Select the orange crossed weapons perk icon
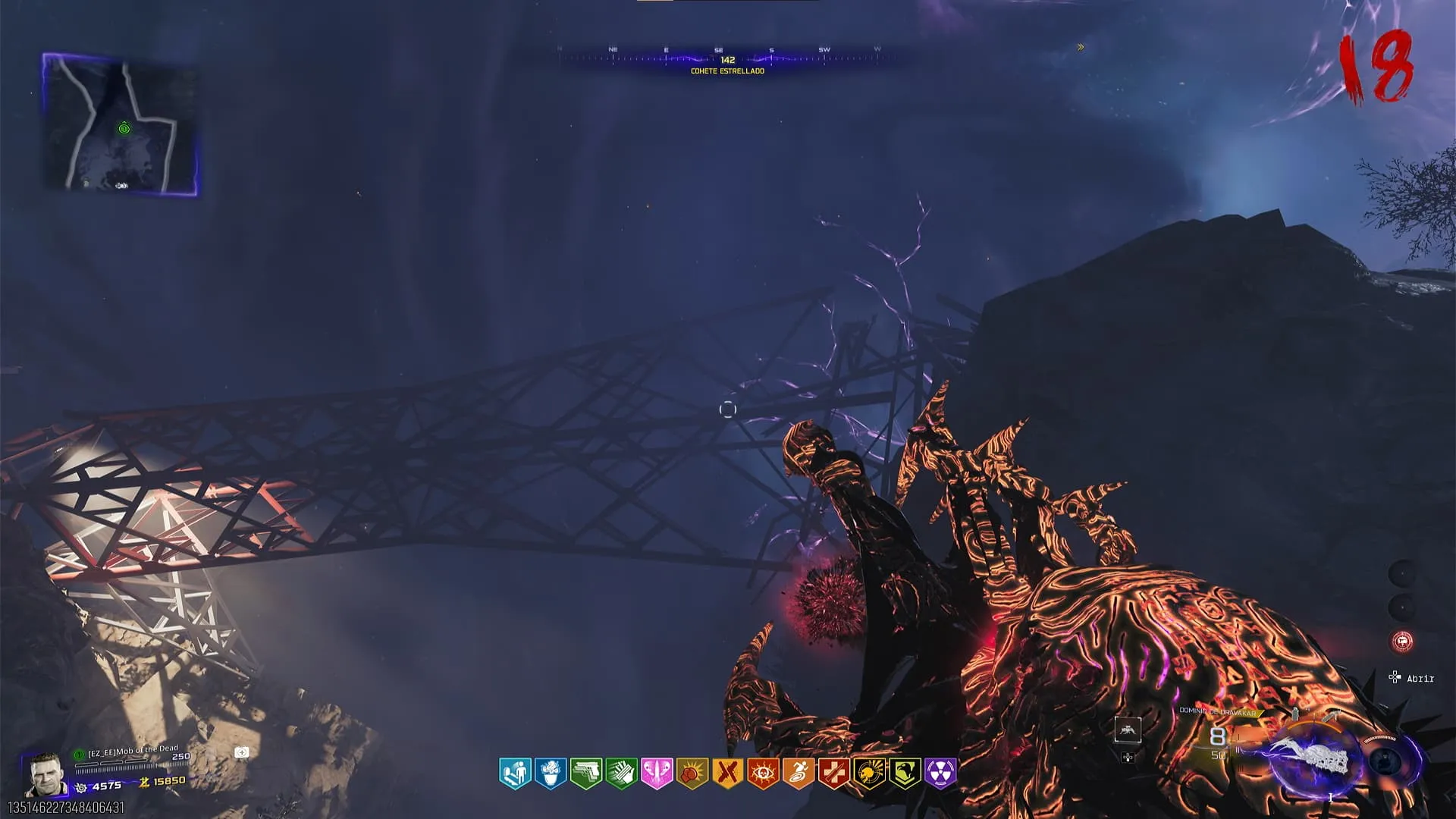Image resolution: width=1456 pixels, height=819 pixels. point(727,773)
